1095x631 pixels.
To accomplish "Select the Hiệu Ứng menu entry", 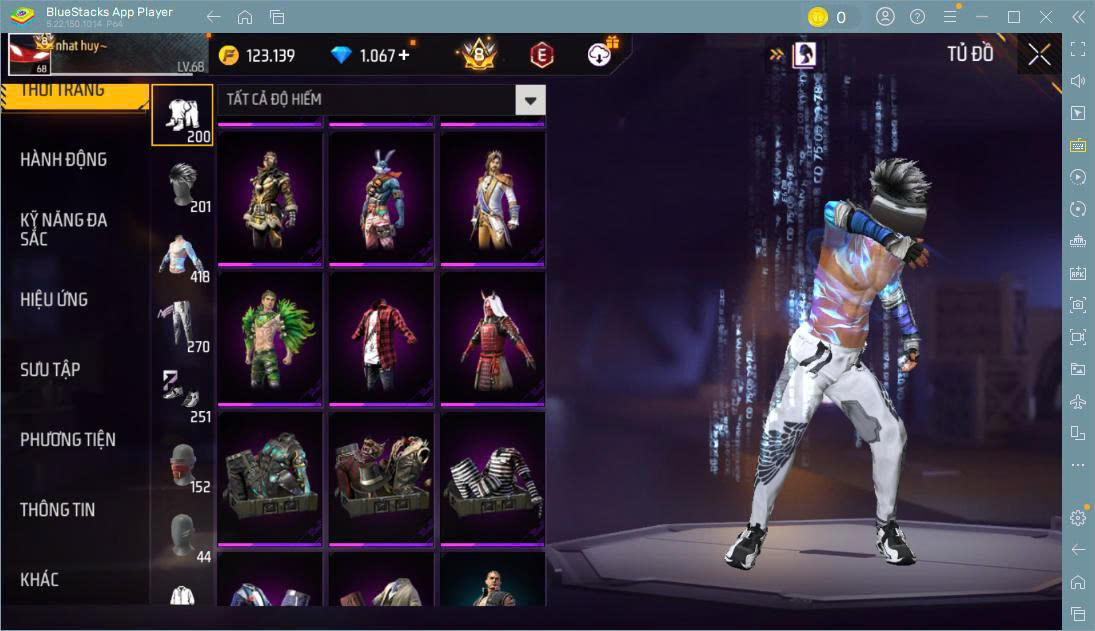I will pos(55,300).
